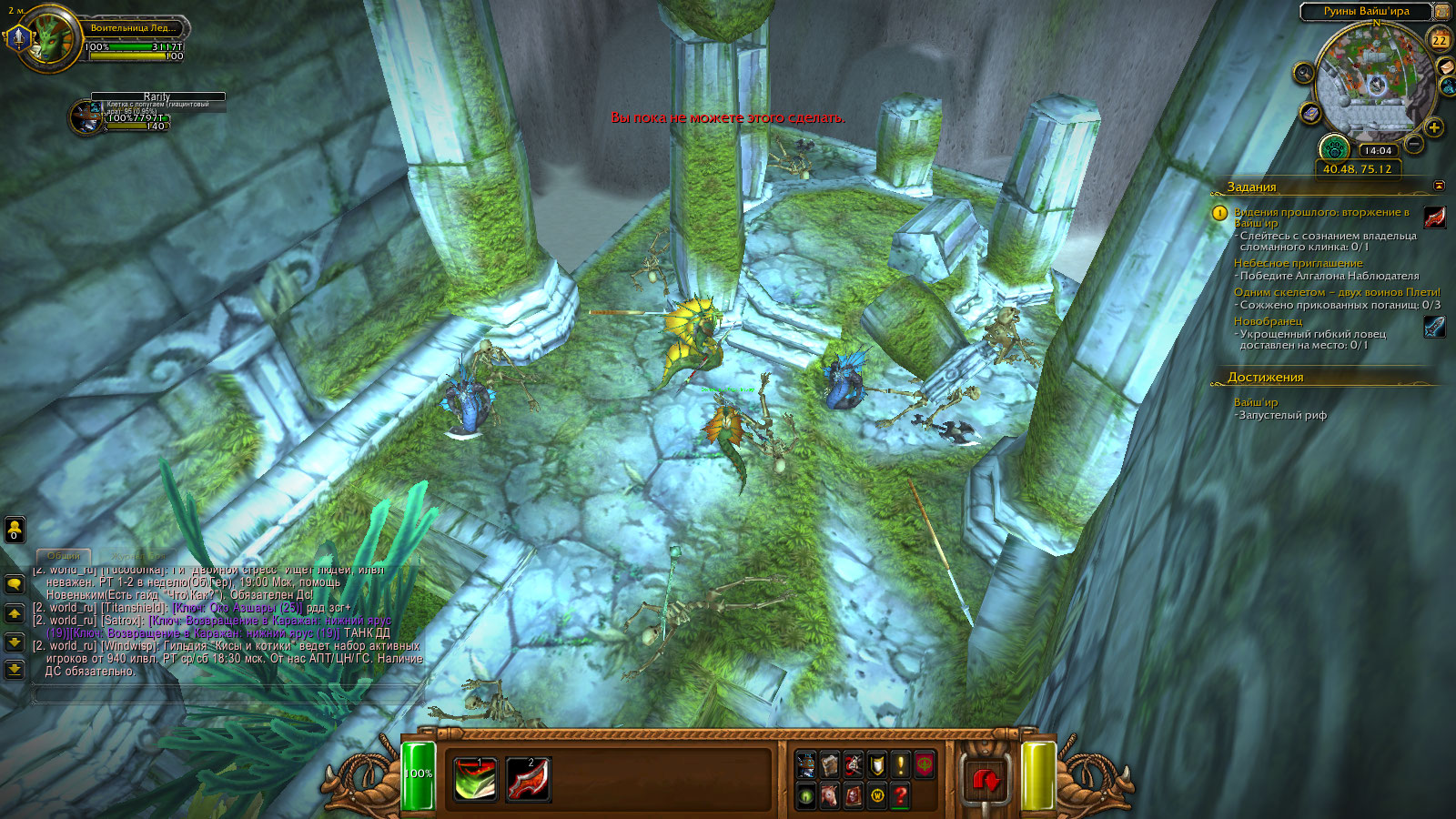Open the yellow exclamation mark quest log button
Viewport: 1456px width, 819px height.
click(x=900, y=764)
